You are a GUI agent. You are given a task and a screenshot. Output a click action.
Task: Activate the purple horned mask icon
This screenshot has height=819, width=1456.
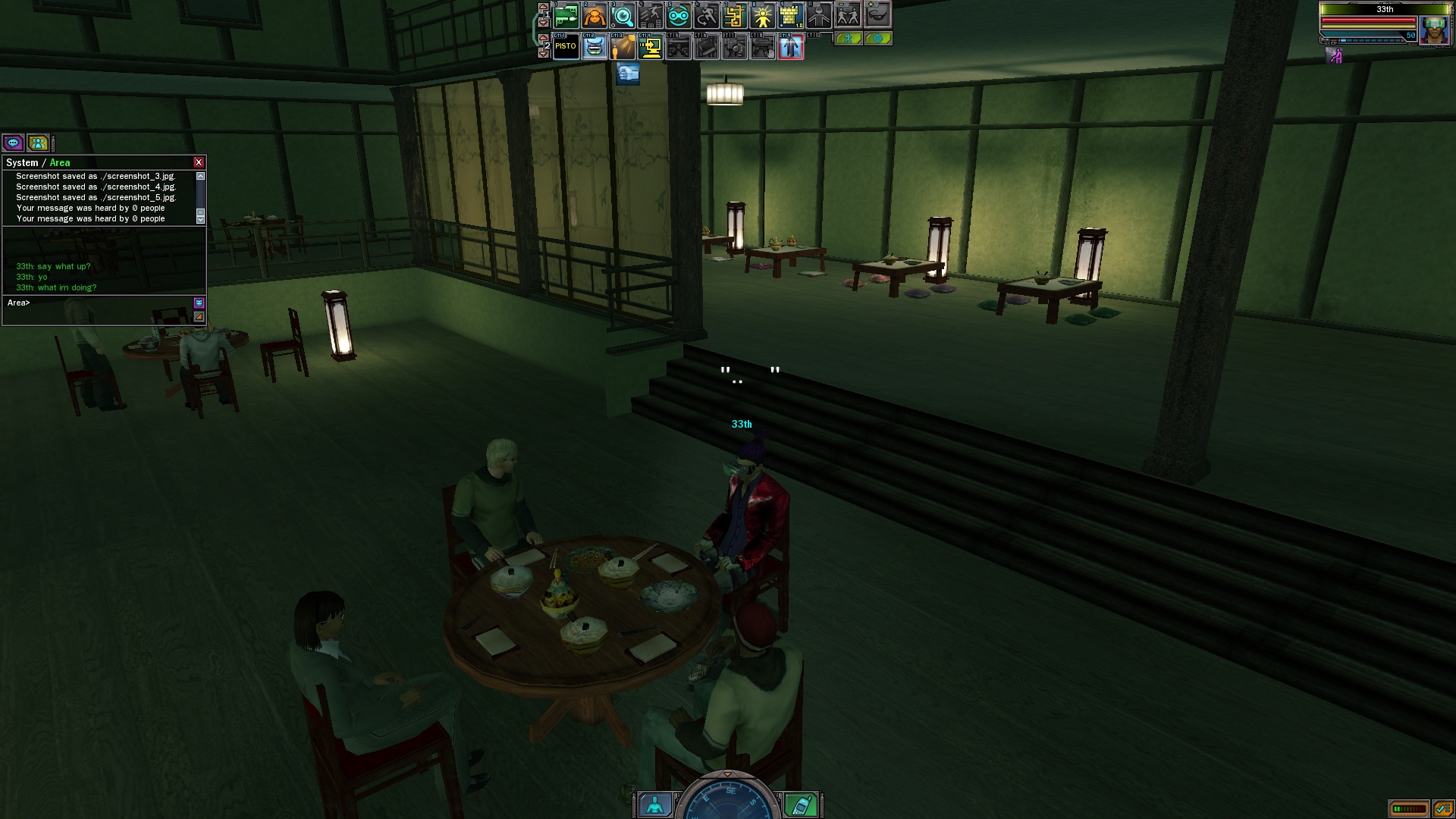[x=595, y=47]
